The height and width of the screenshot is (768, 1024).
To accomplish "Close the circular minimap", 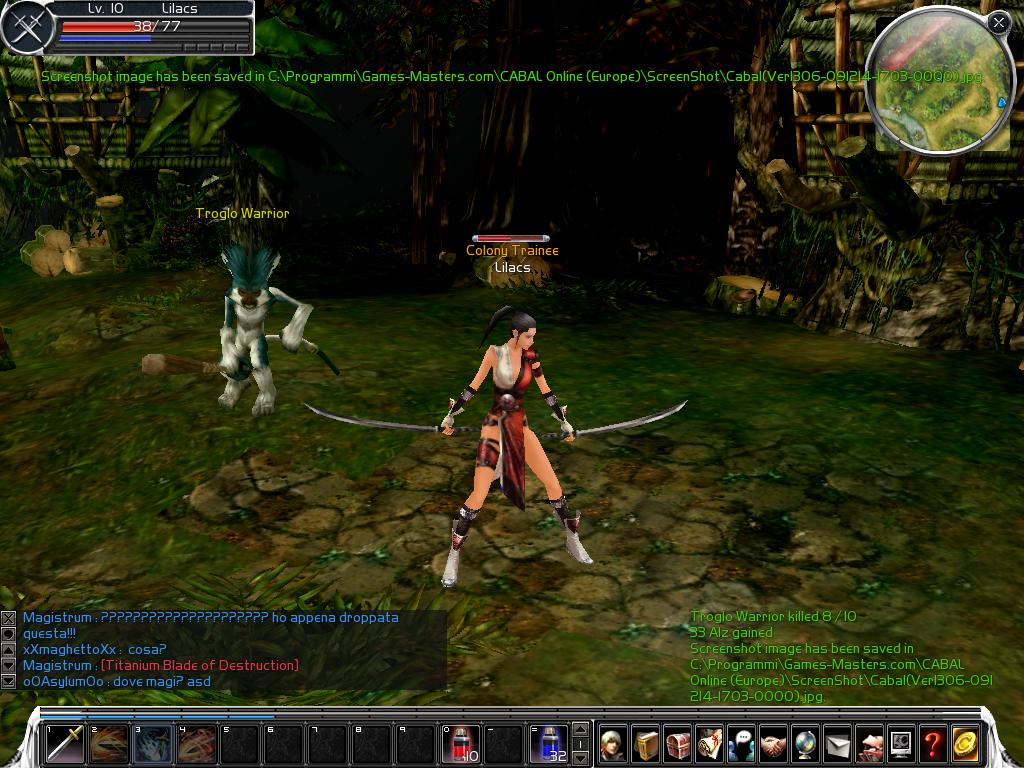I will pyautogui.click(x=998, y=22).
